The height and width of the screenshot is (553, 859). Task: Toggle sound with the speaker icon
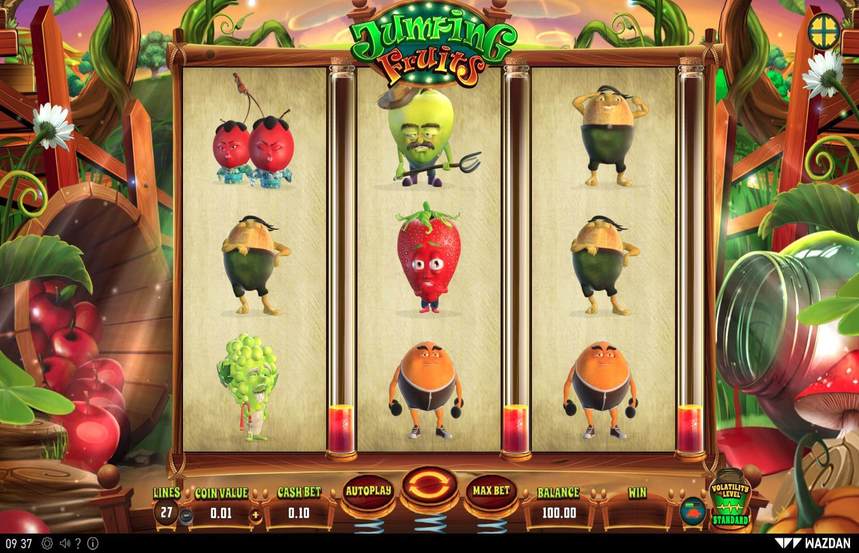point(64,543)
